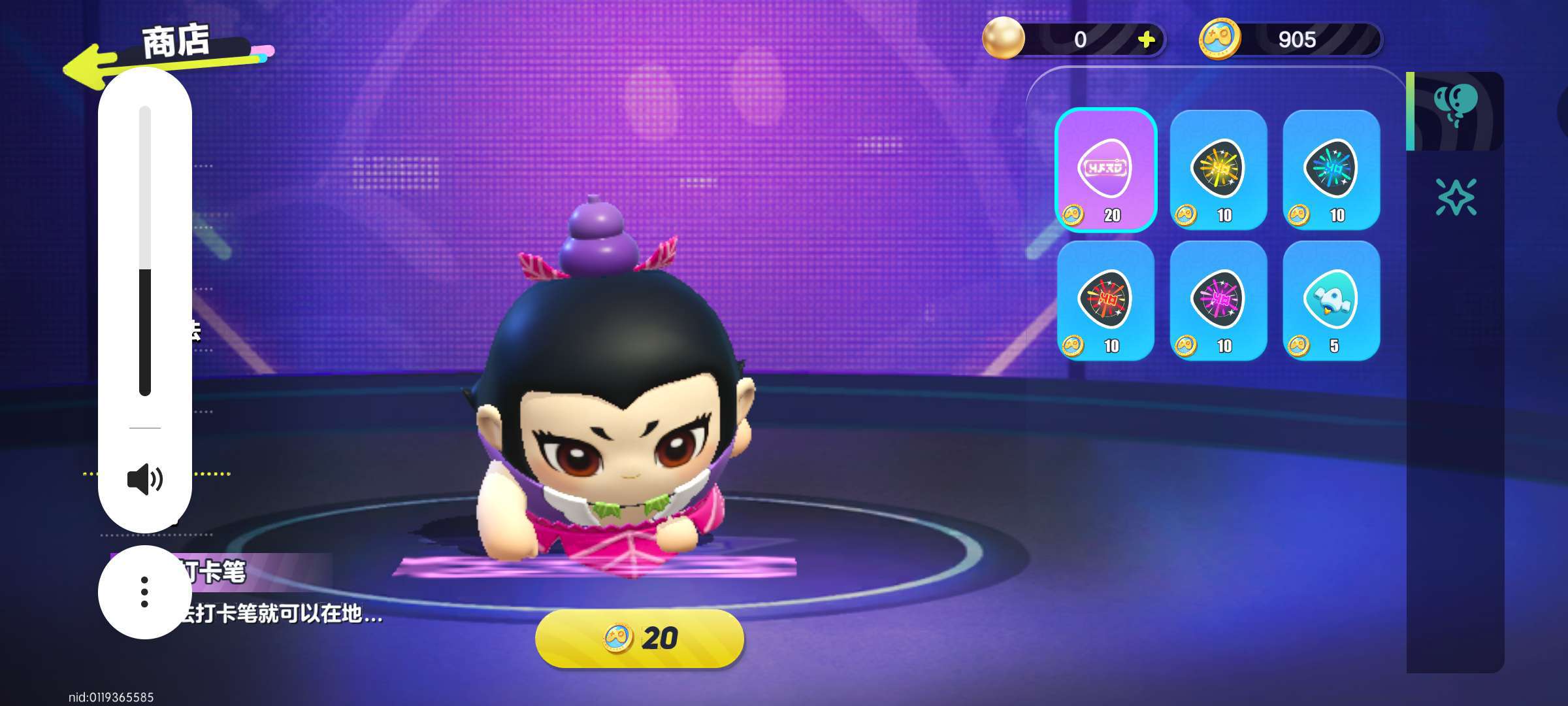This screenshot has height=706, width=1568.
Task: Buy the selected item for 20 coins
Action: point(639,638)
